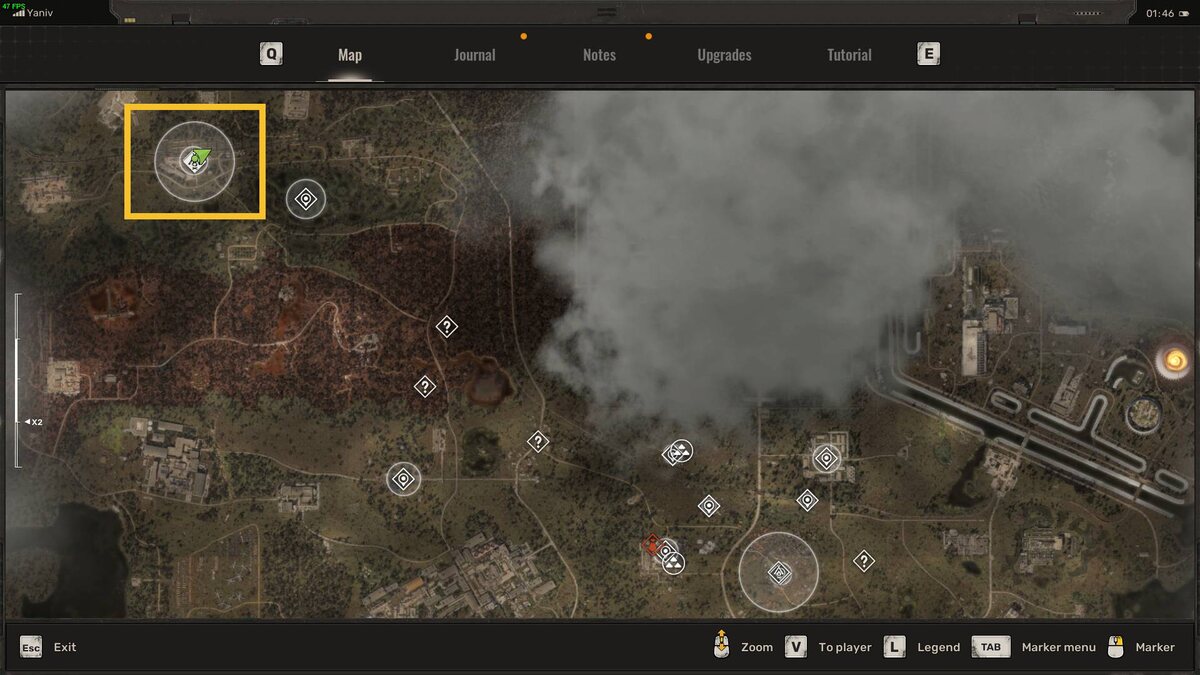Open the Notes tab
The width and height of the screenshot is (1200, 675).
[x=599, y=55]
